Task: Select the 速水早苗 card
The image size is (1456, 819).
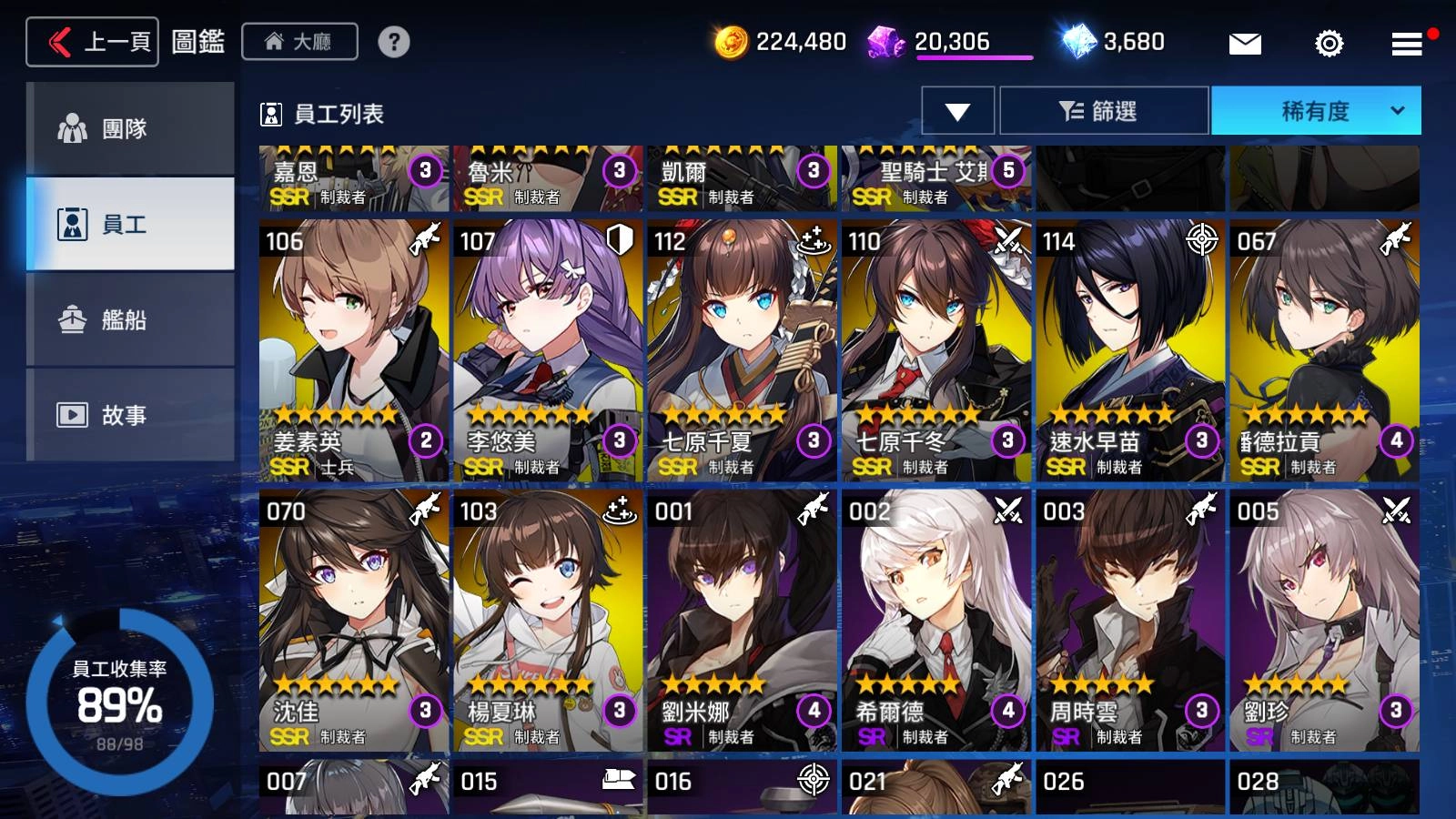Action: (x=1130, y=350)
